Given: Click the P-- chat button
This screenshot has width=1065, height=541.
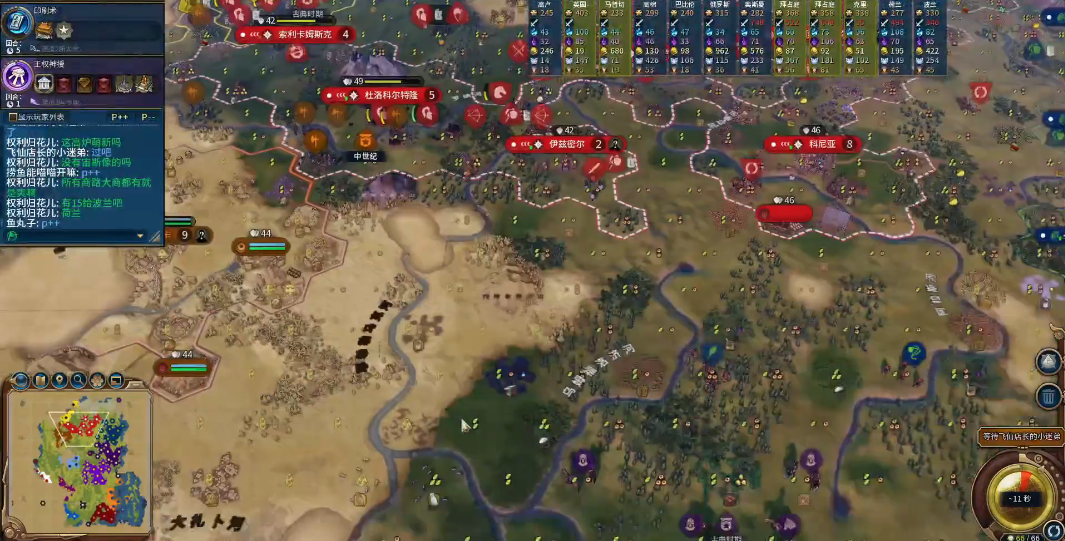Looking at the screenshot, I should 148,117.
